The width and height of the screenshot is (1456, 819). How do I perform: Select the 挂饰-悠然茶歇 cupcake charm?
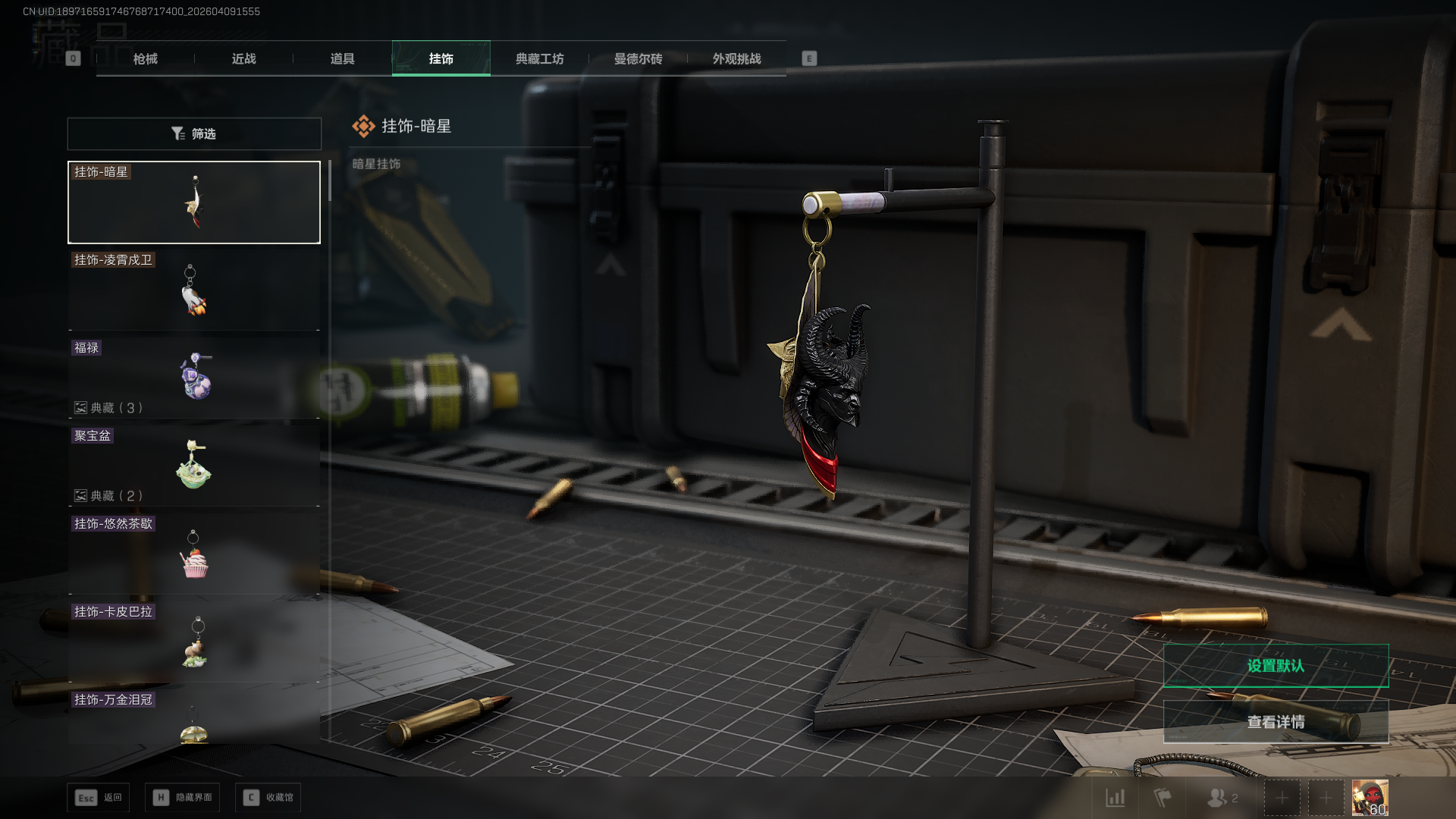coord(194,554)
